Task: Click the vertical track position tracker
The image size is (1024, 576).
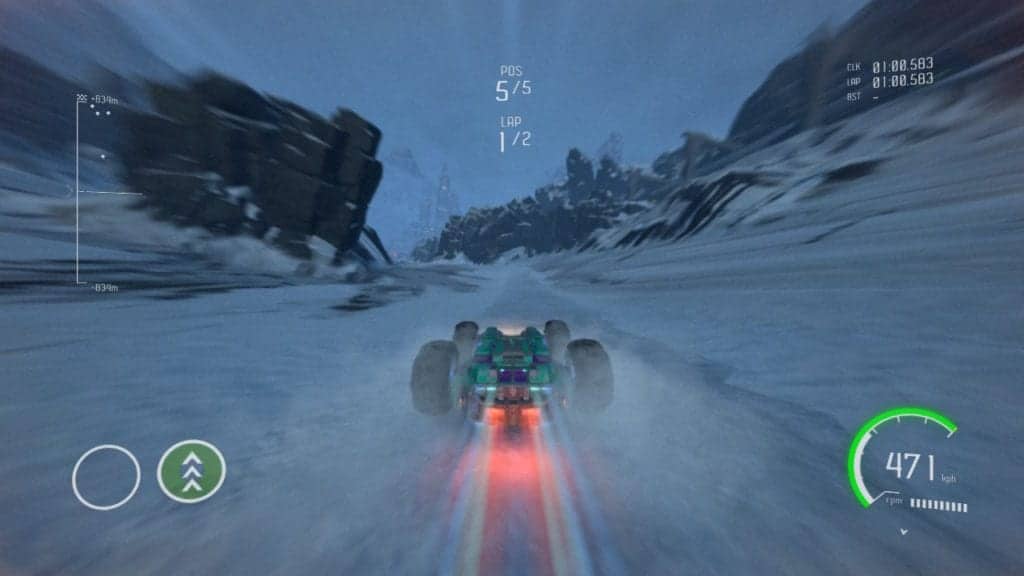Action: click(x=79, y=191)
